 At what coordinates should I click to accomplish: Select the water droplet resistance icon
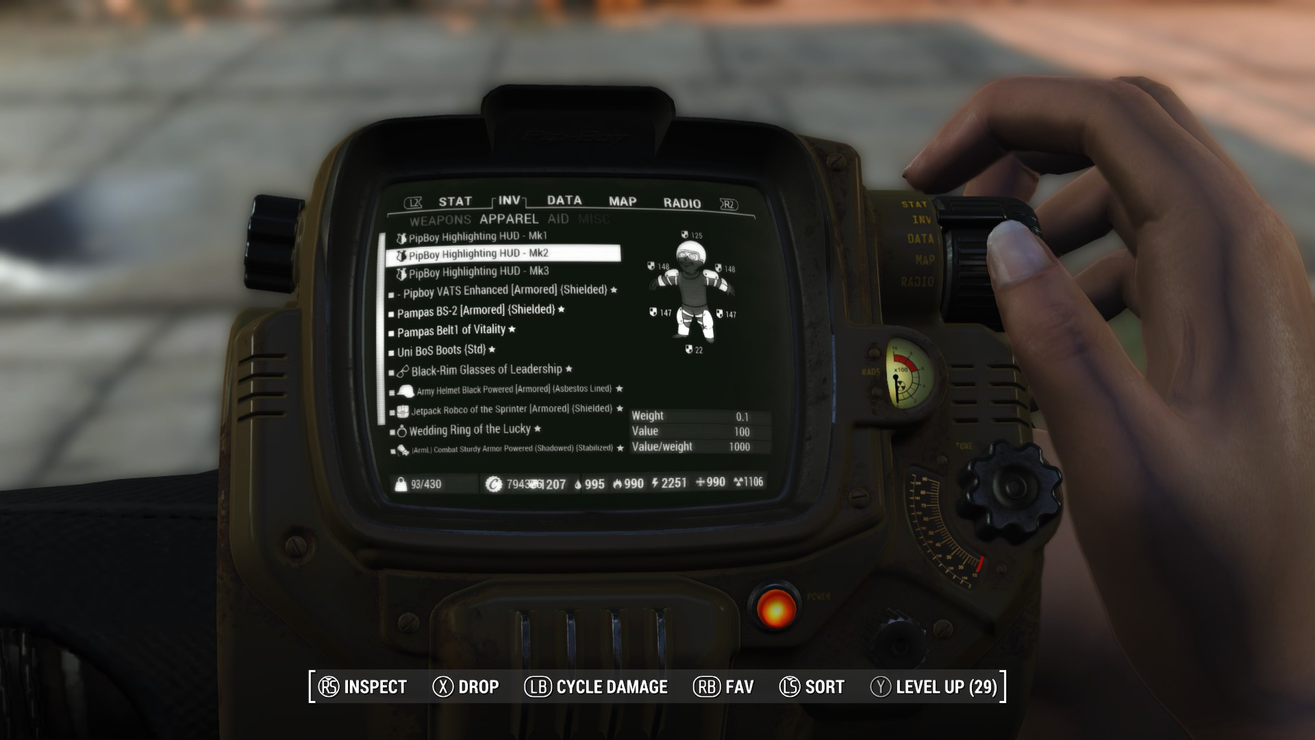(x=579, y=483)
